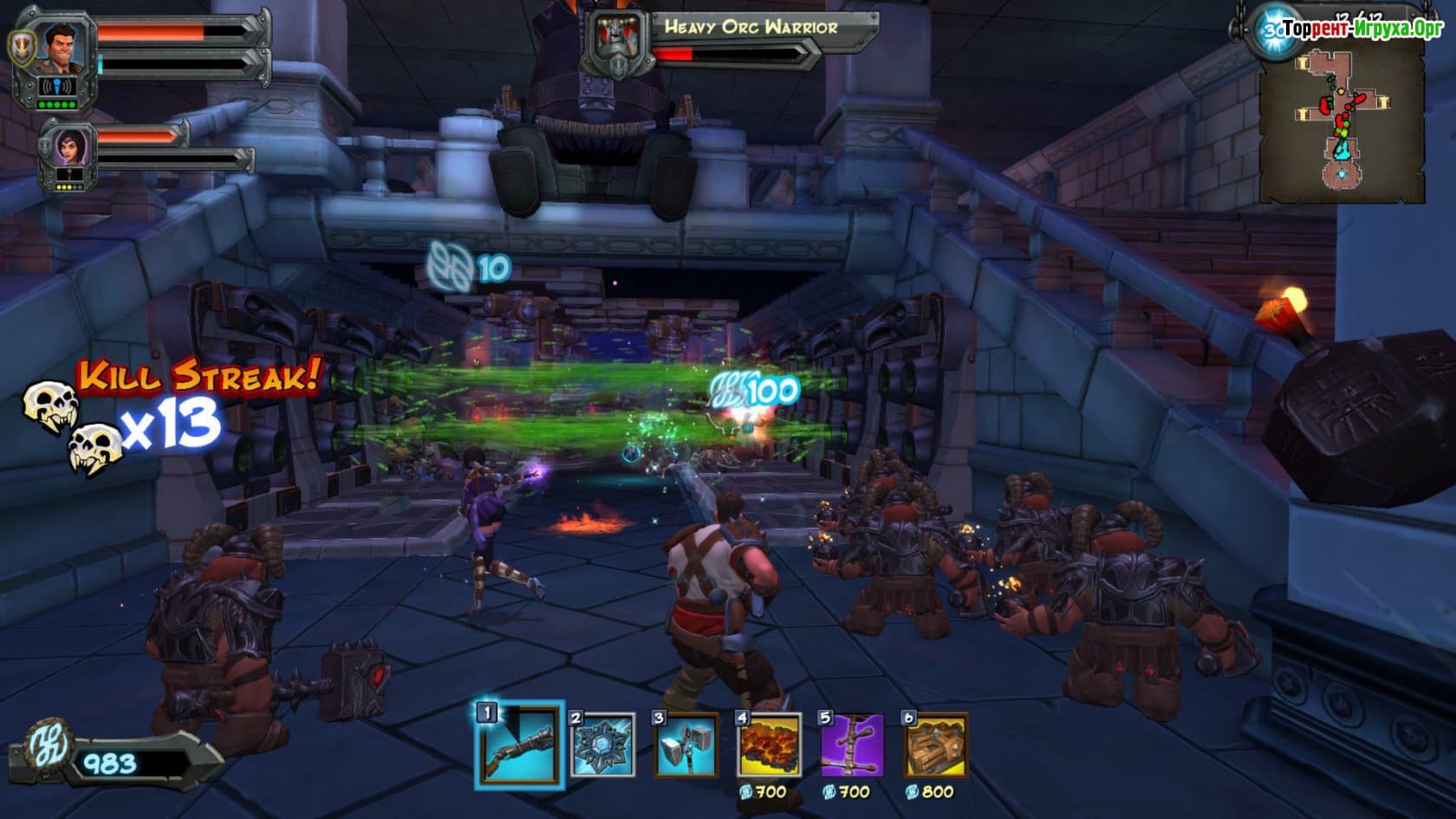Click the dungeon minimap
The image size is (1456, 819).
click(1342, 121)
